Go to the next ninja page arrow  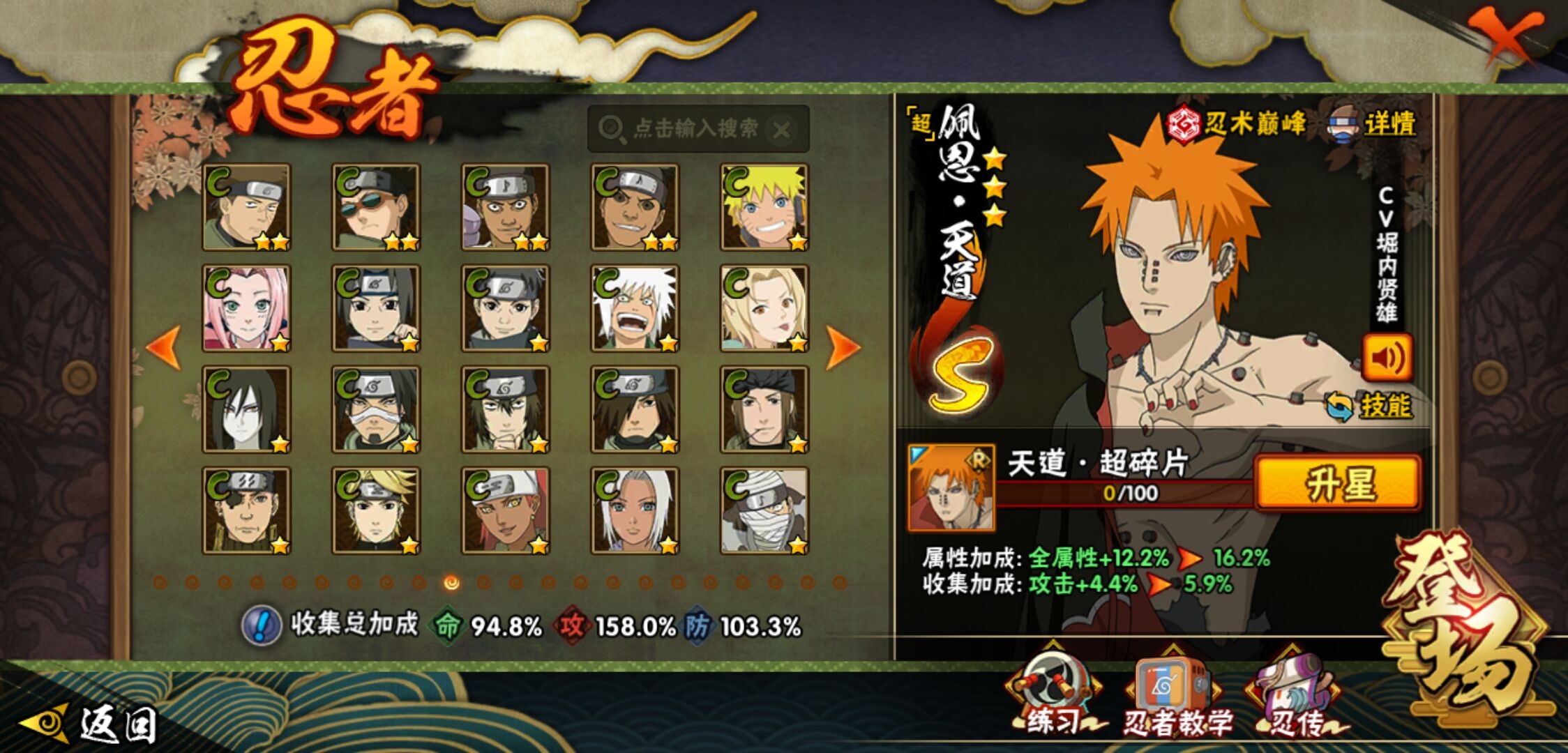pos(843,347)
